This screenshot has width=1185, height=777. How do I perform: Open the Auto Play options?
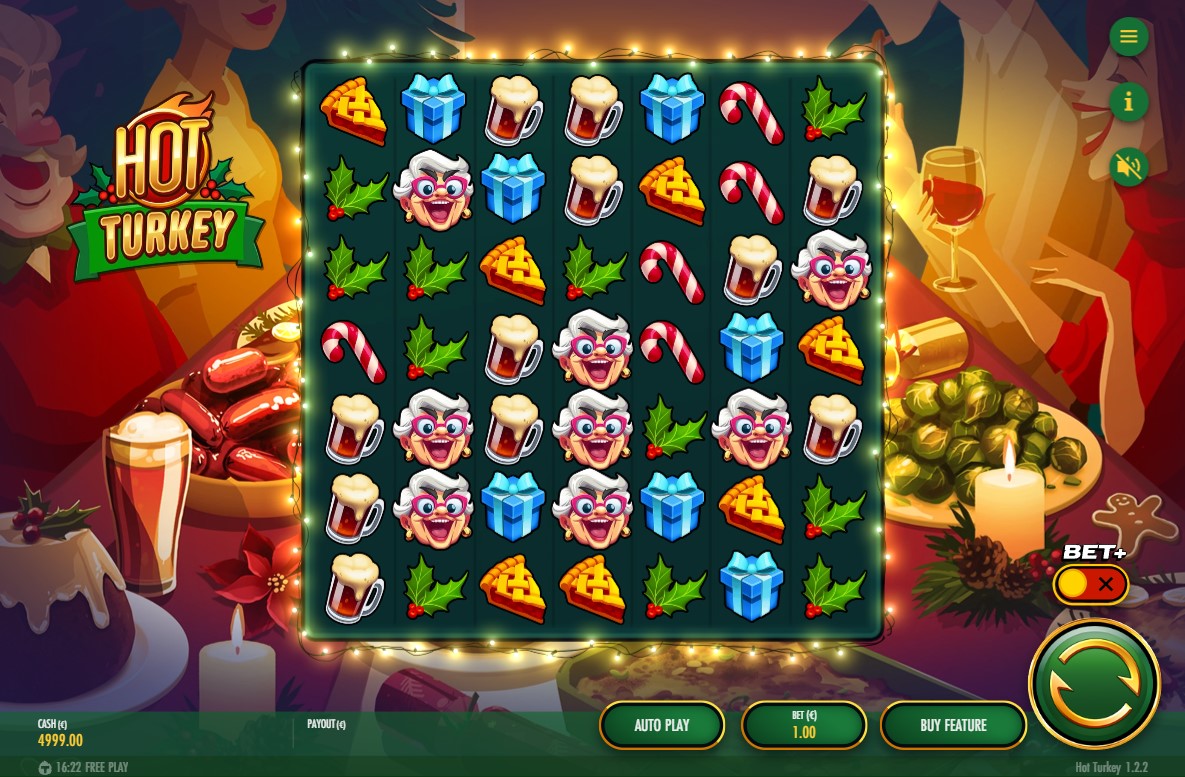(x=662, y=725)
